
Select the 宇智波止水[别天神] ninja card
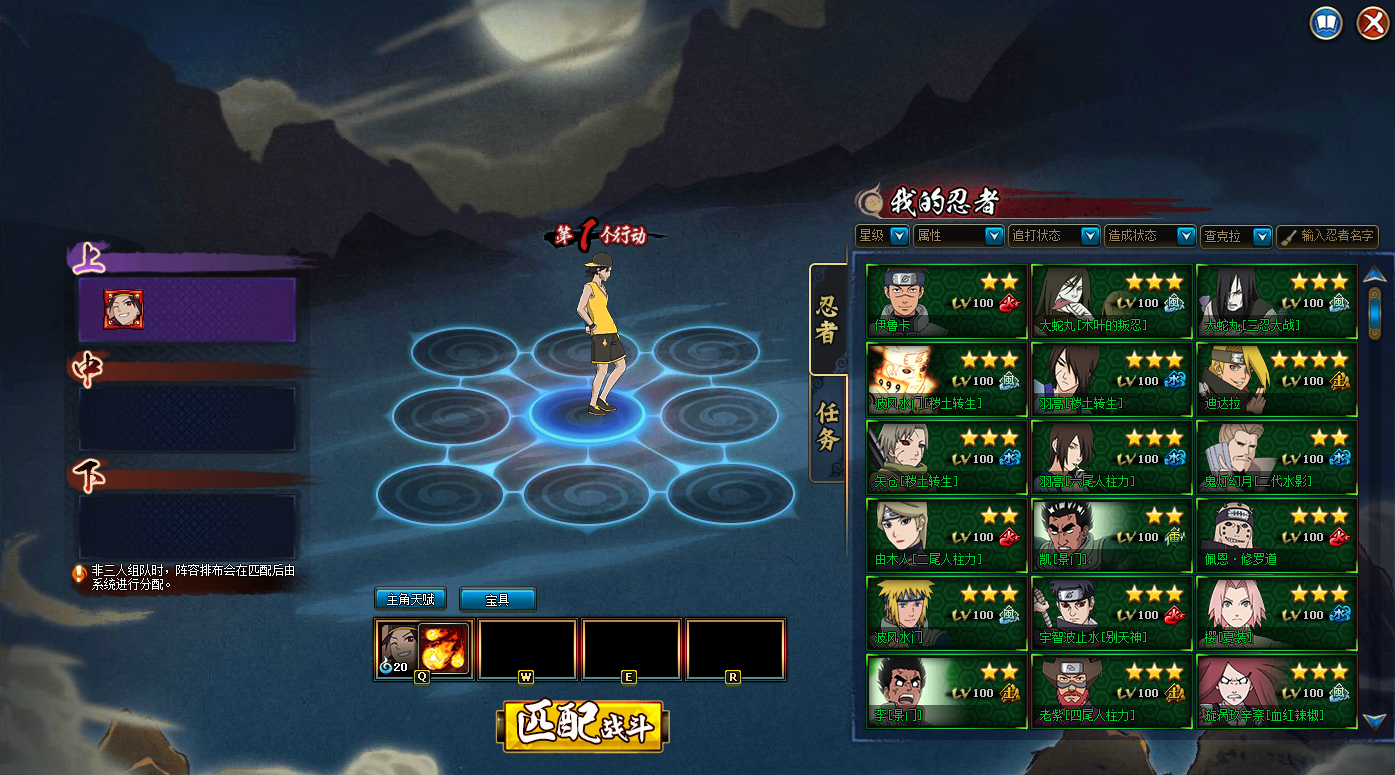(x=1111, y=613)
